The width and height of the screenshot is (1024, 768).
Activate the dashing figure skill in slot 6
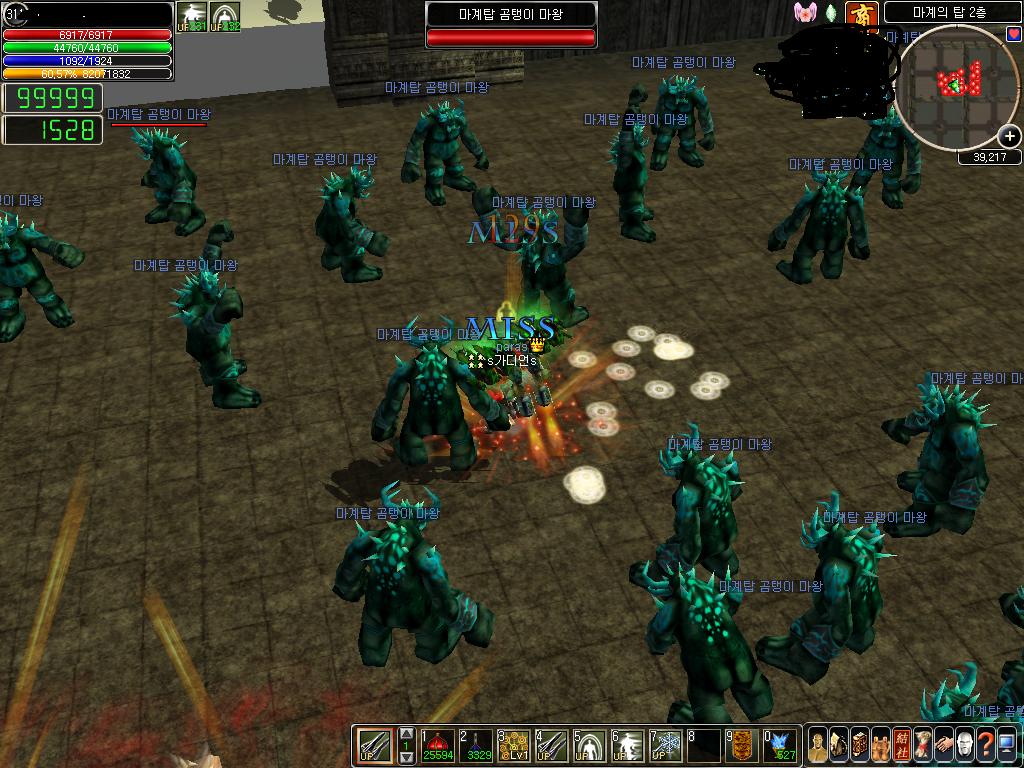(627, 745)
